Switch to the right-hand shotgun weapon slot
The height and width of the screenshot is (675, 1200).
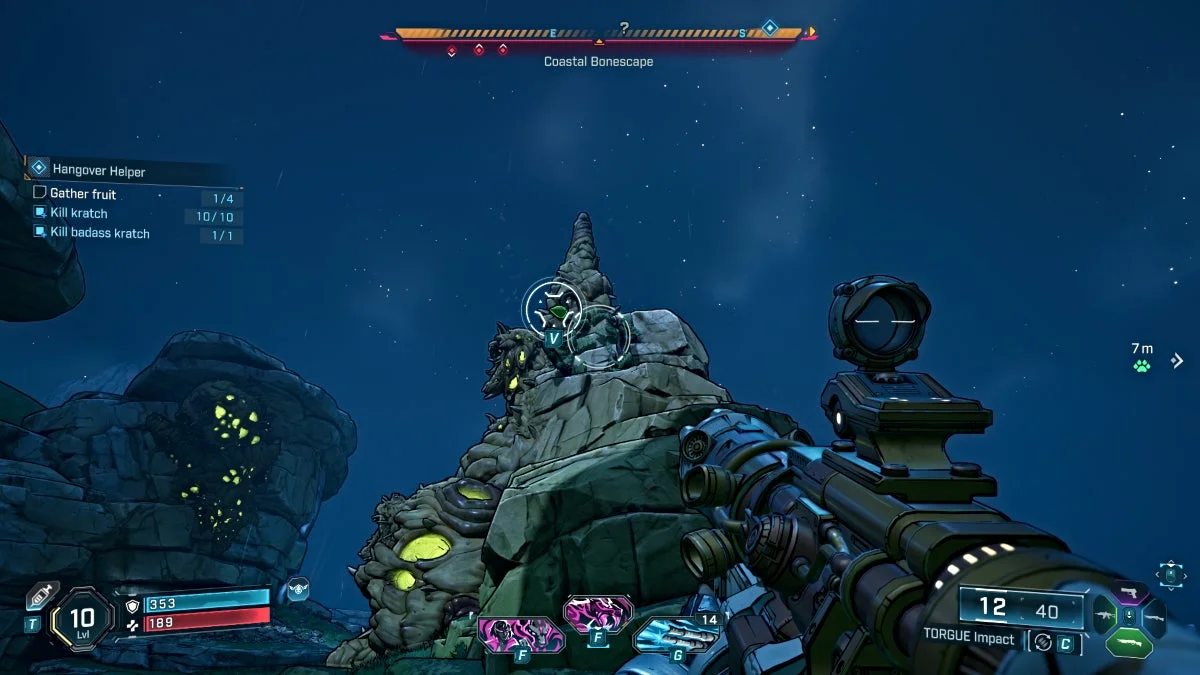point(1153,617)
